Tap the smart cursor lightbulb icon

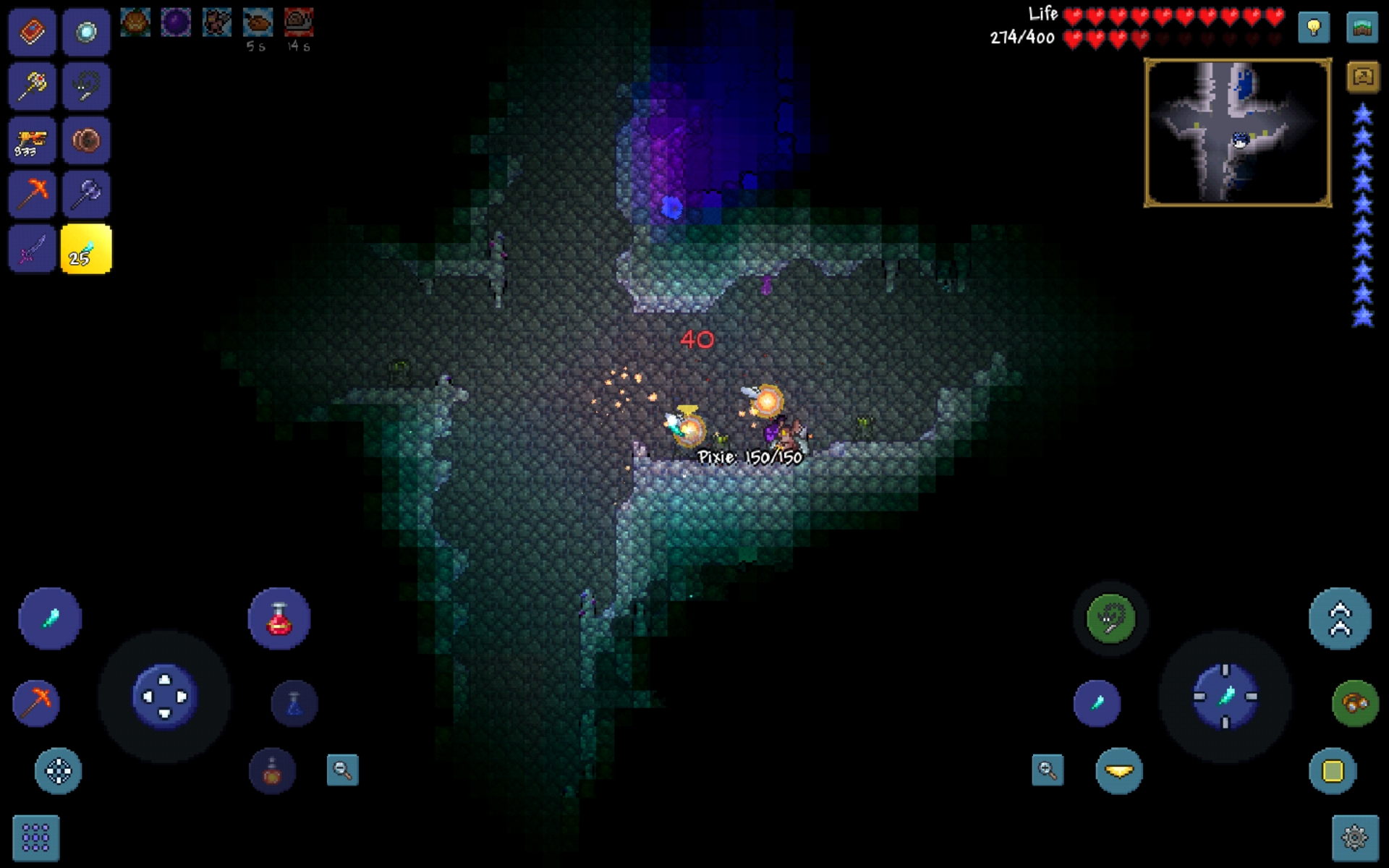tap(1313, 27)
